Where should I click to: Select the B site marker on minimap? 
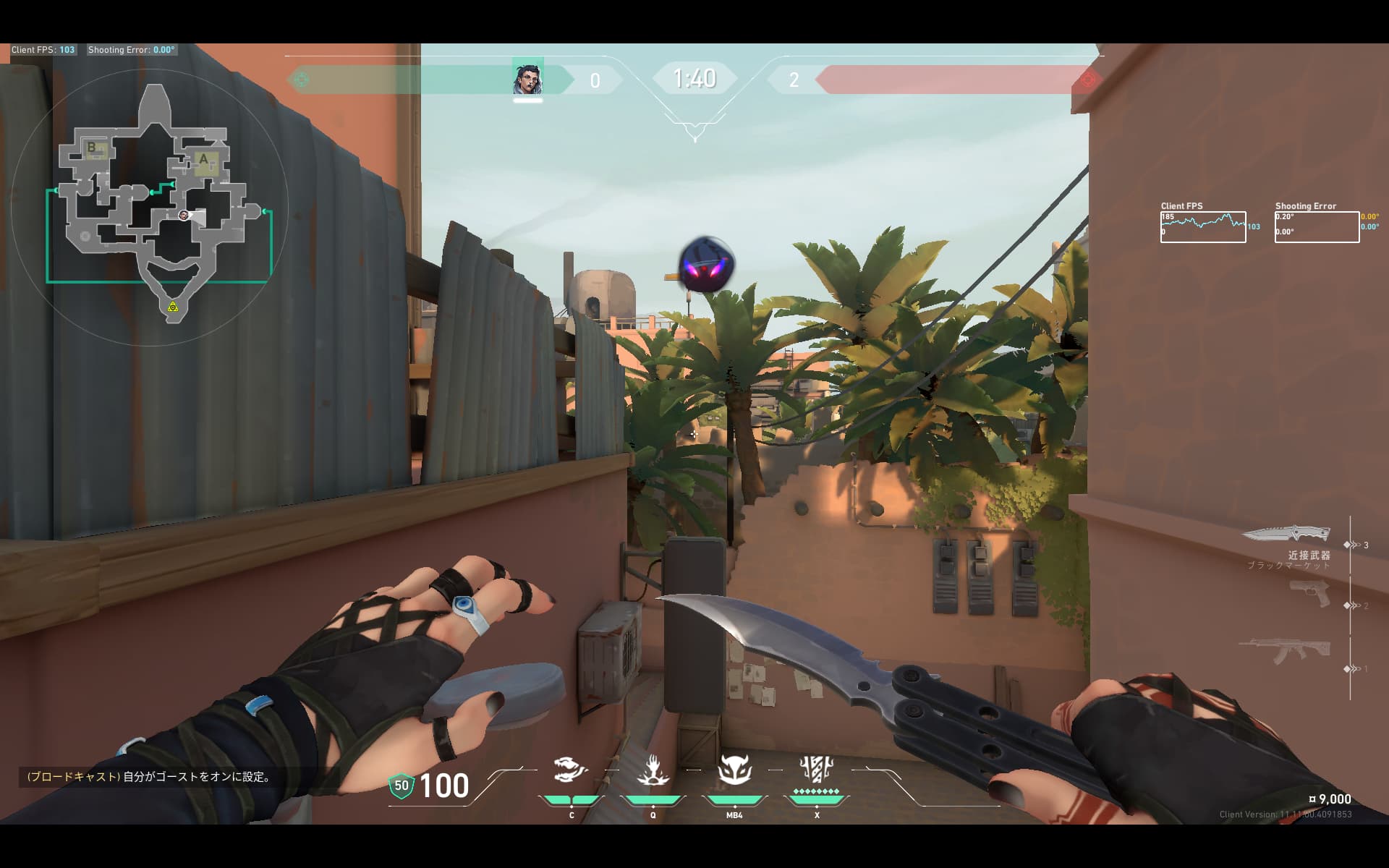[93, 148]
